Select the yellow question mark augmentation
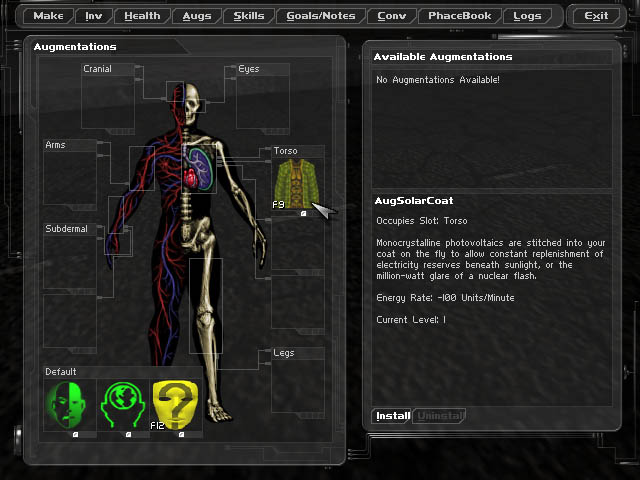640x480 pixels. pyautogui.click(x=177, y=406)
